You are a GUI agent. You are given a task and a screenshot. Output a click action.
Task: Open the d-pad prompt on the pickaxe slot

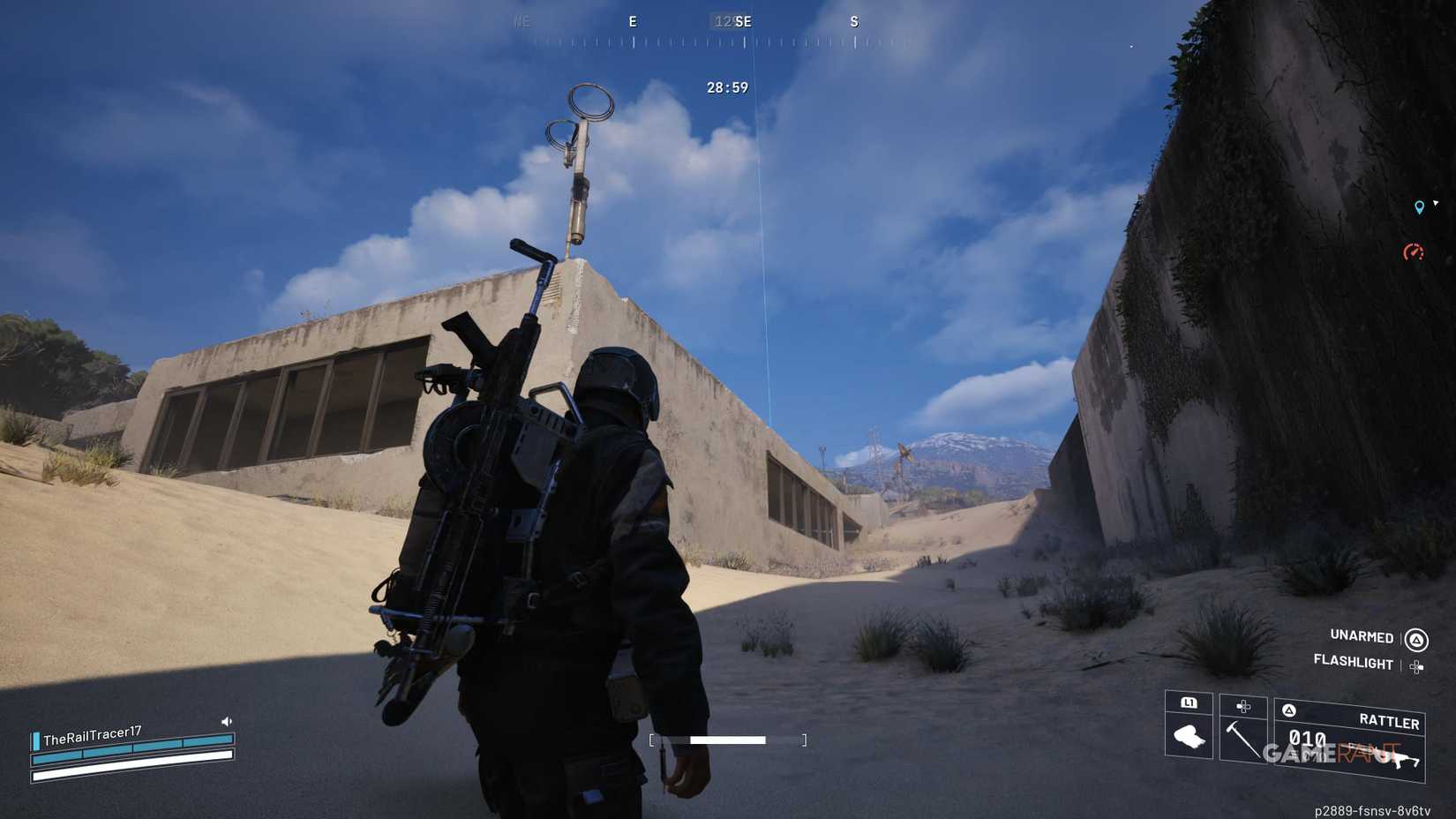tap(1242, 706)
